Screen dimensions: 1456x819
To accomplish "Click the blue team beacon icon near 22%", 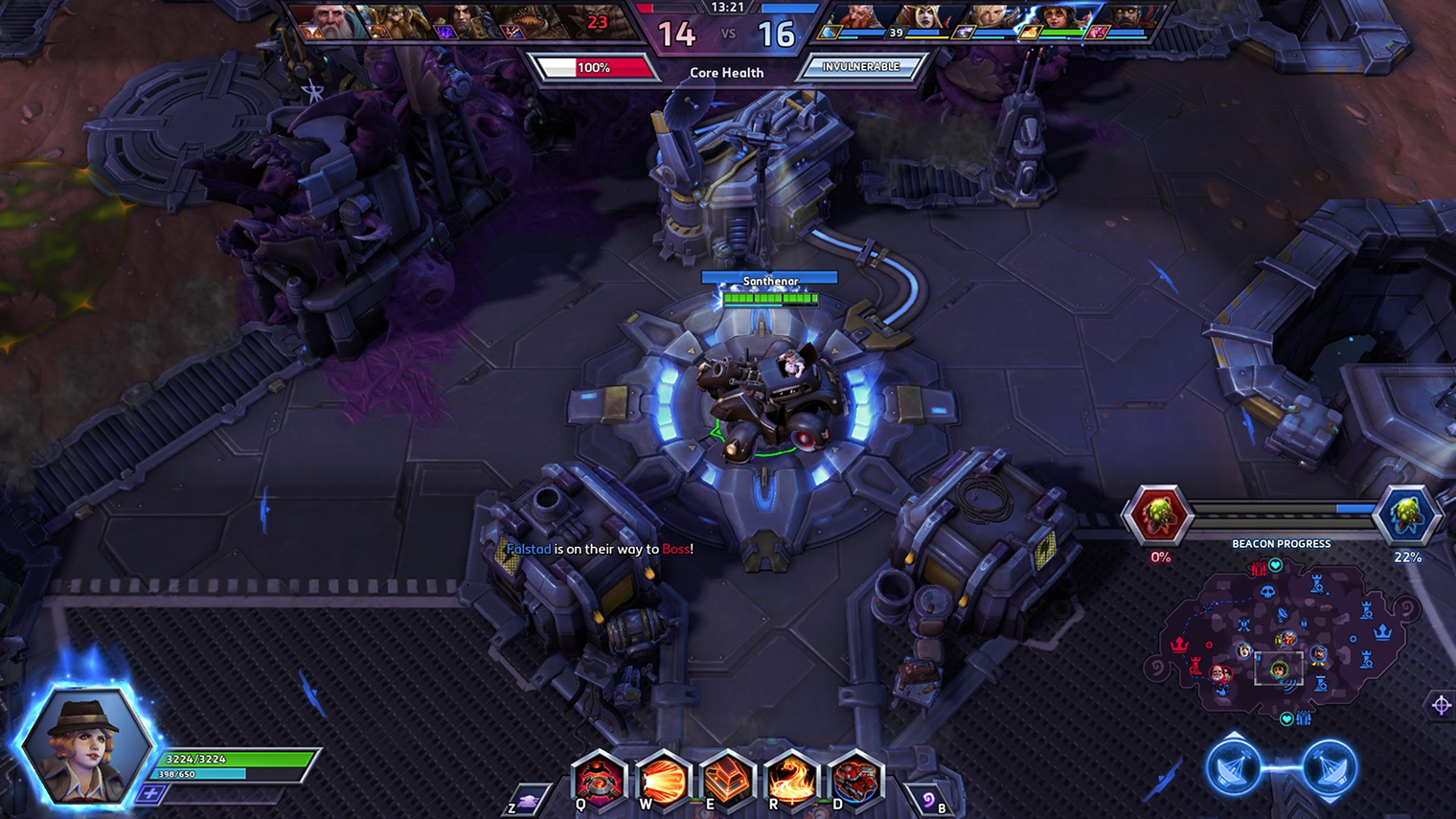I will click(1409, 513).
